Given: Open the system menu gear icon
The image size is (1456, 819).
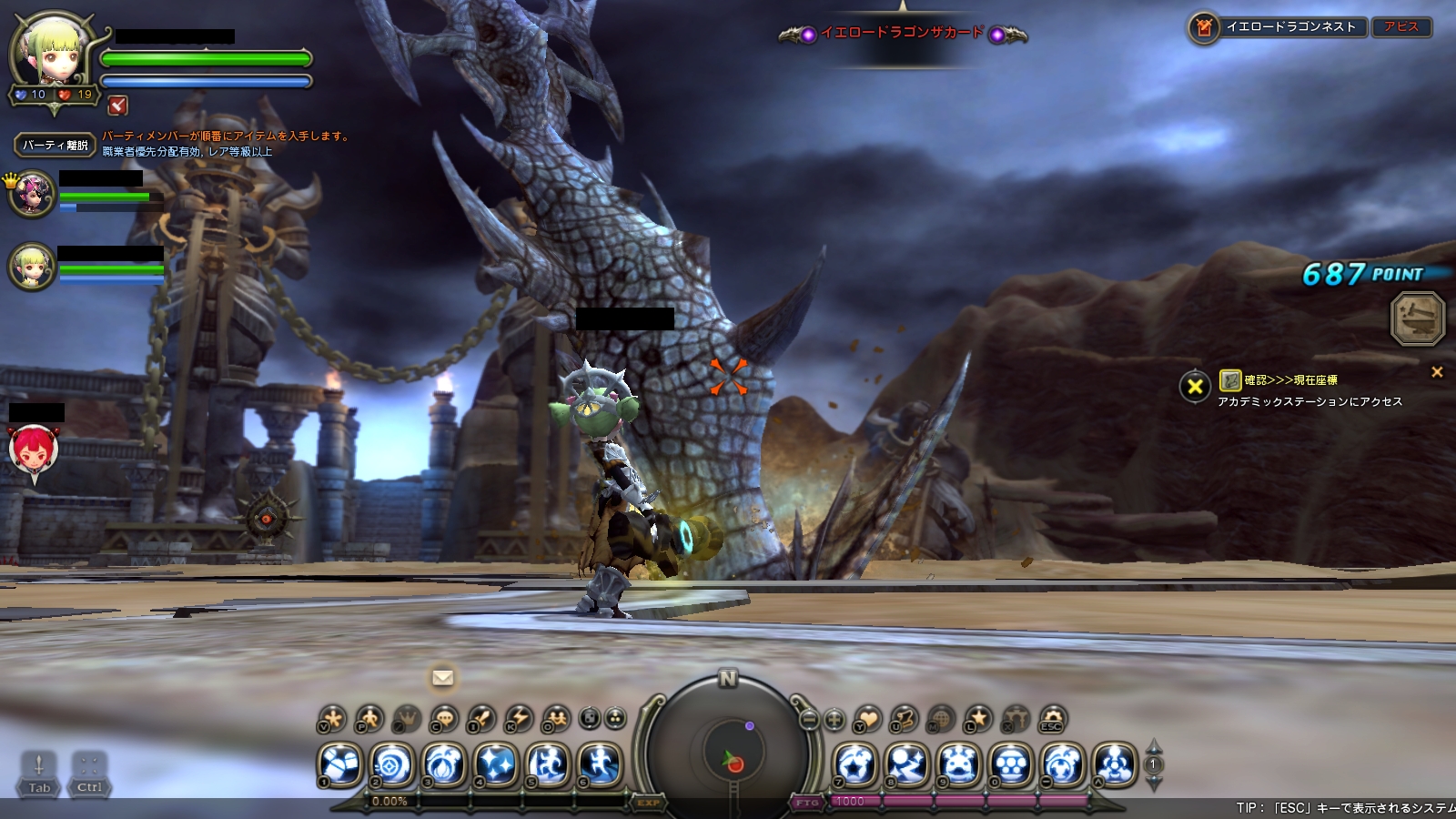Looking at the screenshot, I should click(x=1053, y=719).
